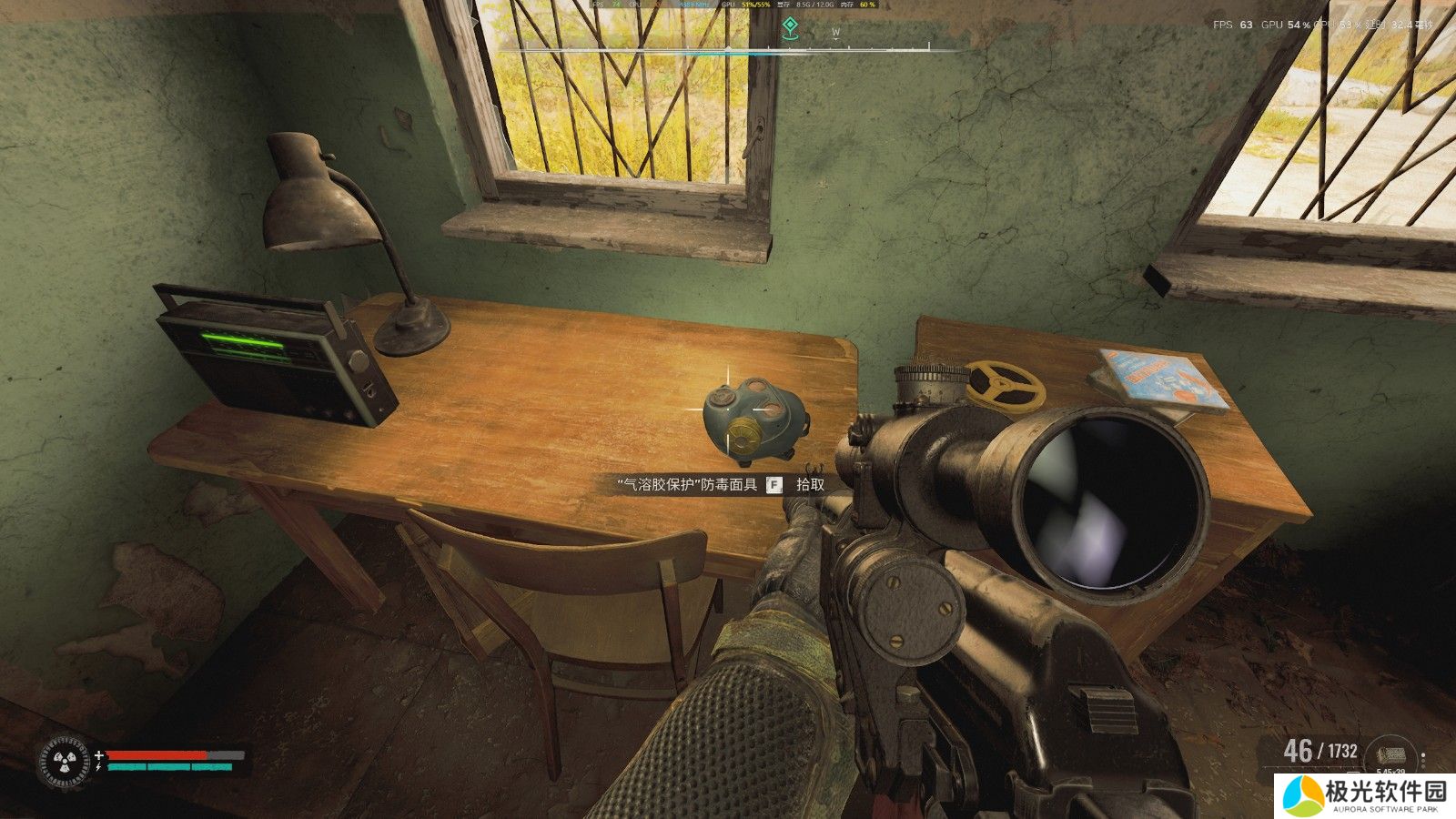
Task: Click the Aurora Software Park watermark logo
Action: (x=1304, y=795)
